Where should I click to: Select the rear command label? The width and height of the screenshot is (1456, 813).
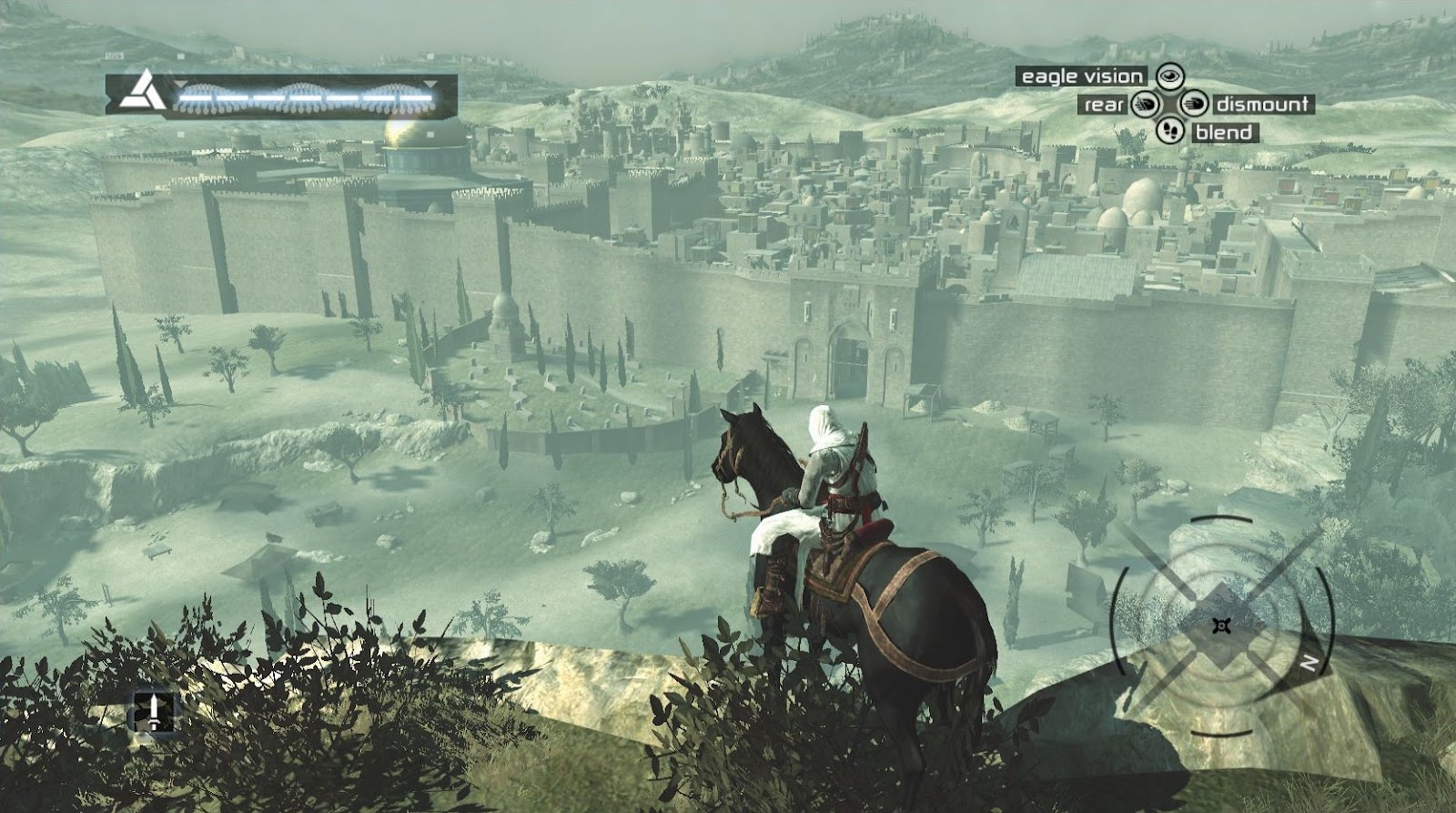click(x=1105, y=105)
